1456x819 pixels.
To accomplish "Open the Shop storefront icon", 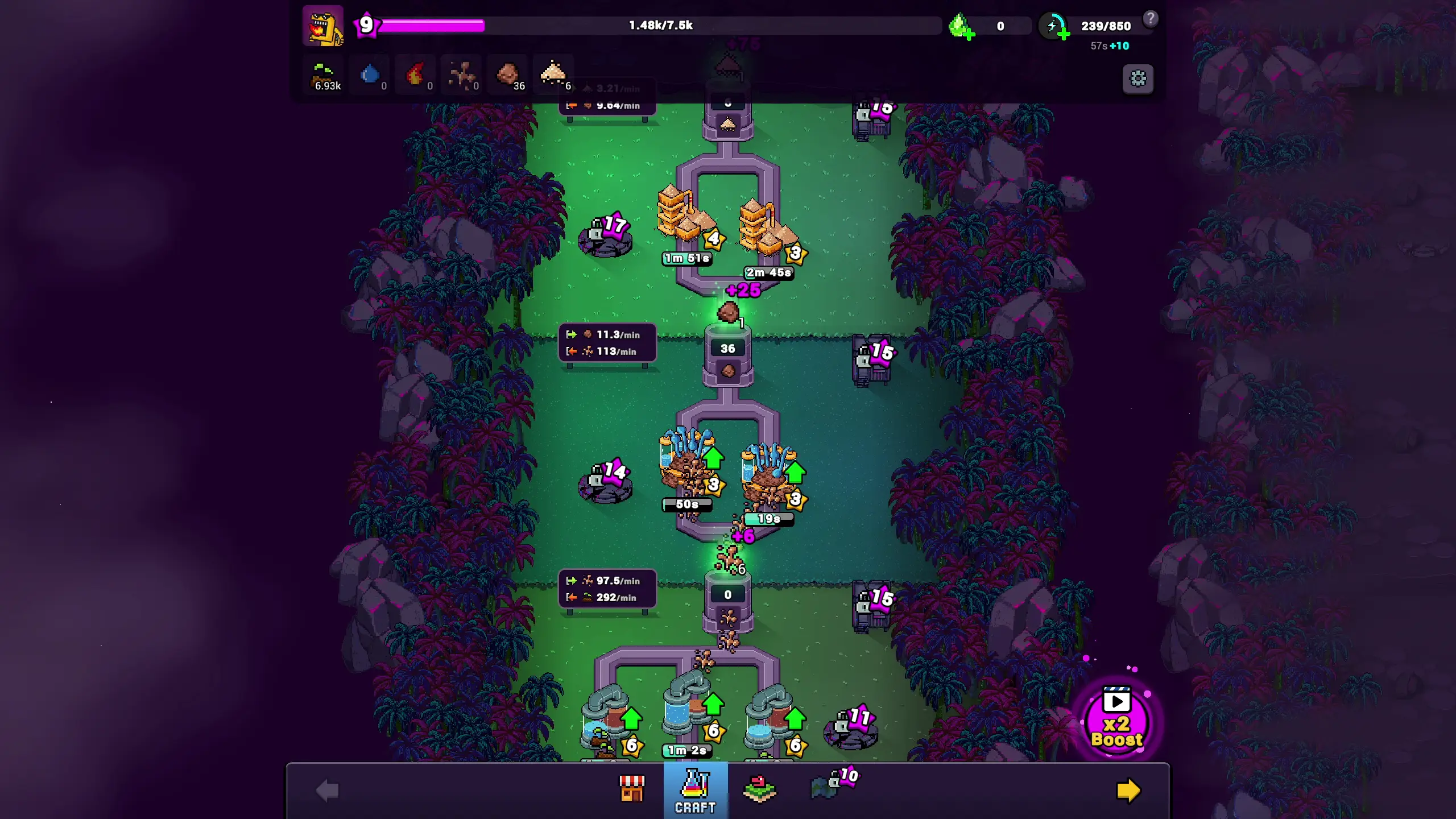I will point(631,790).
